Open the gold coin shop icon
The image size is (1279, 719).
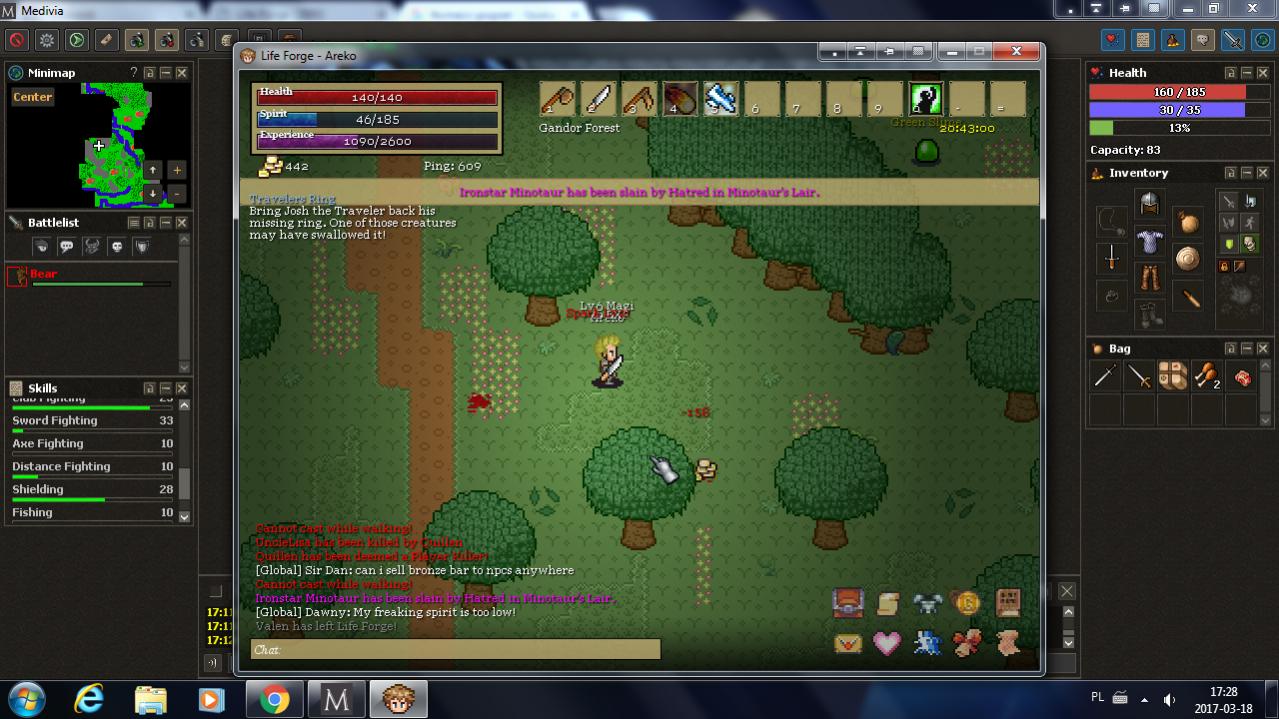point(967,602)
